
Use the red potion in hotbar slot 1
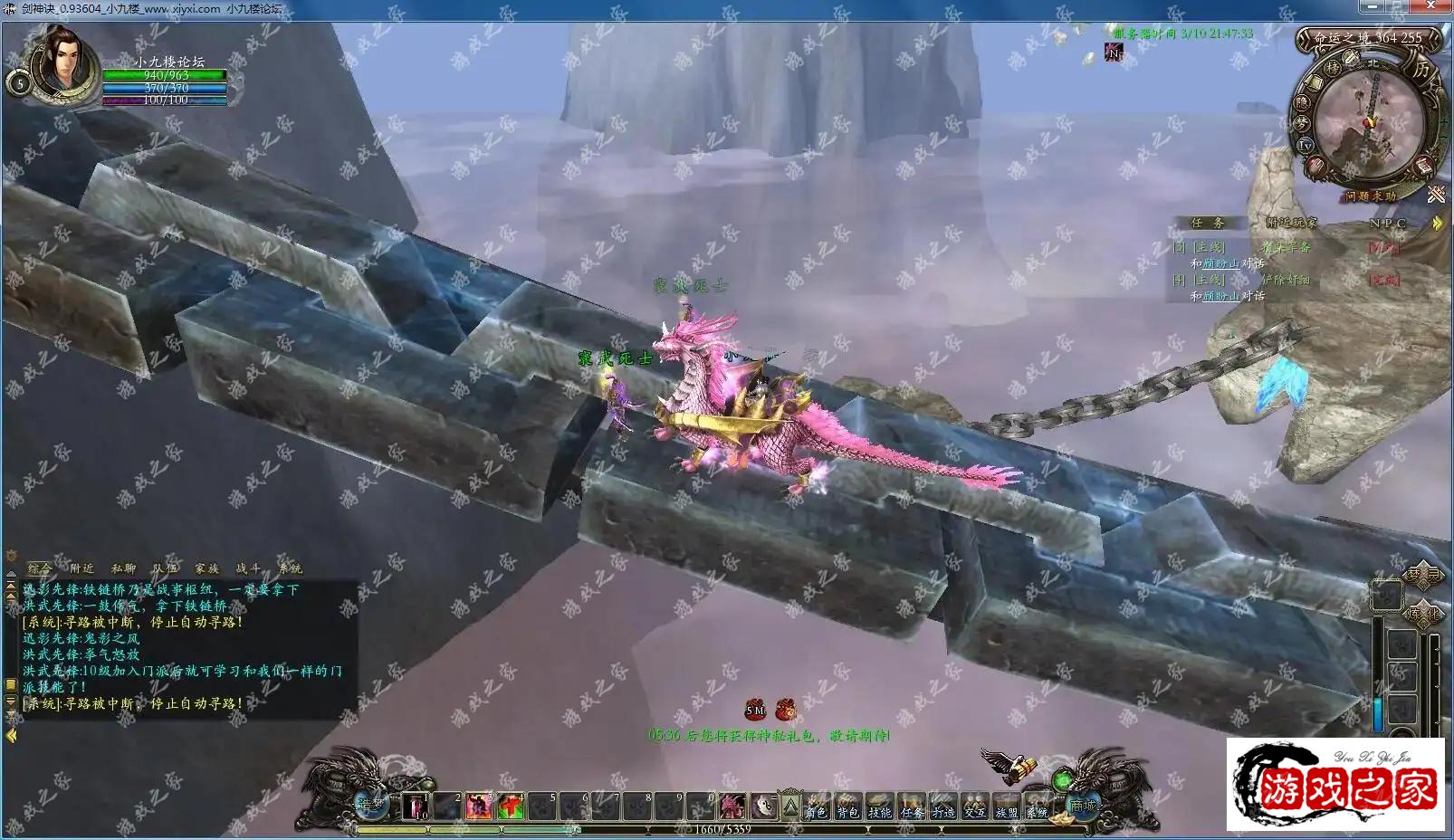click(x=416, y=806)
